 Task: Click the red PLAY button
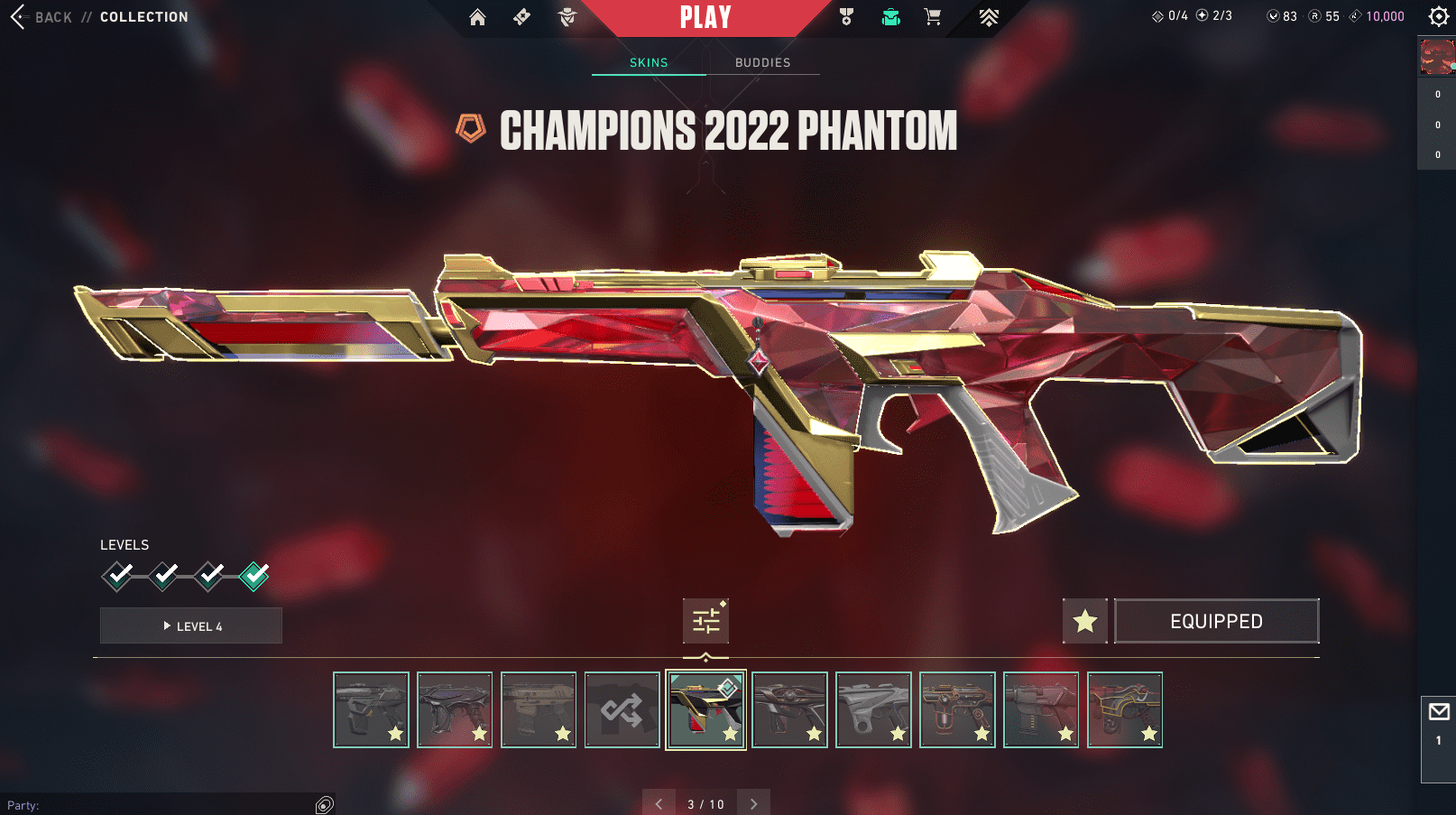(705, 17)
